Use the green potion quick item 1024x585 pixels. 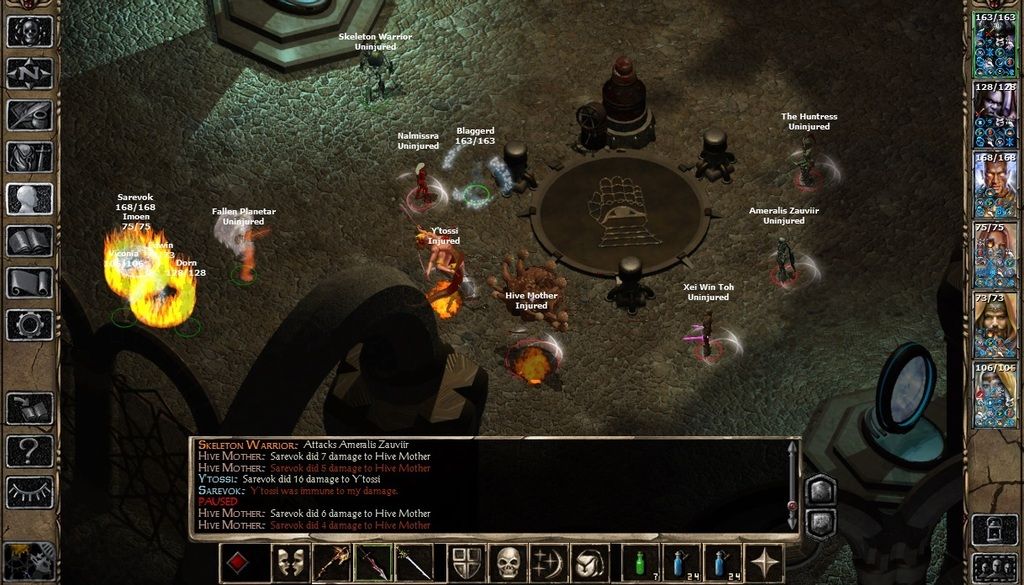(640, 563)
